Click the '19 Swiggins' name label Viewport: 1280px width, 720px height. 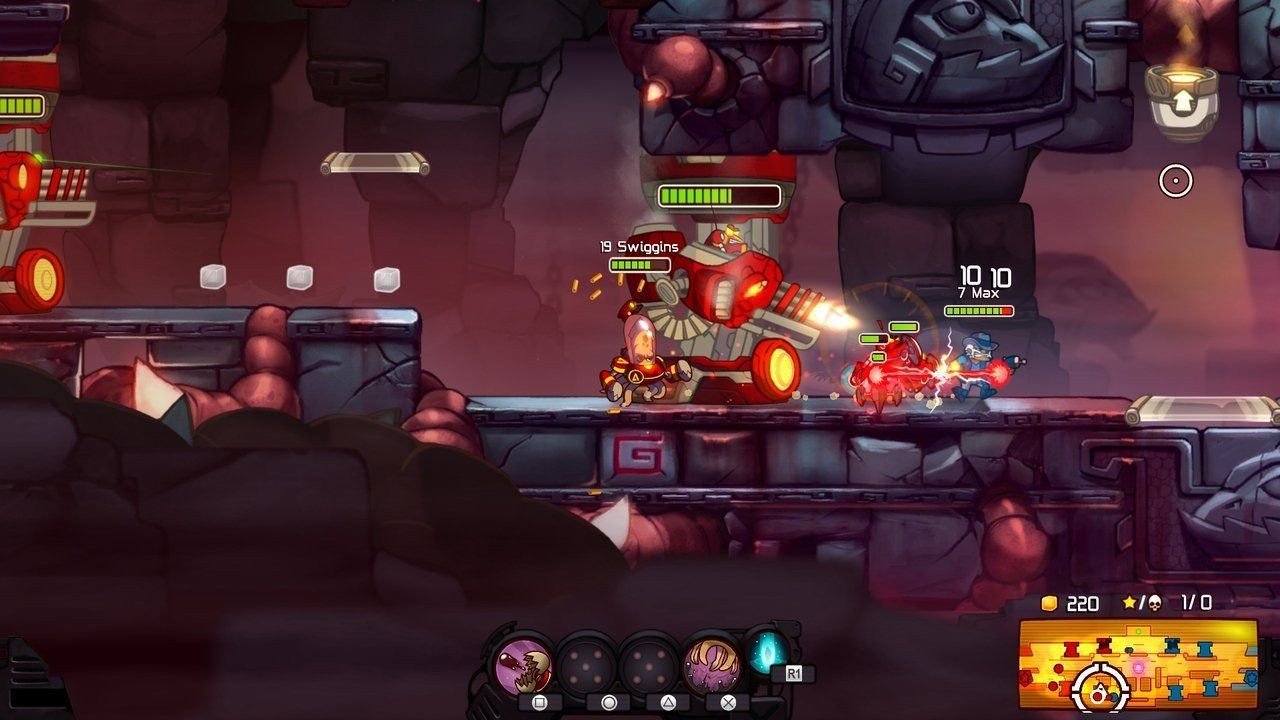(638, 245)
